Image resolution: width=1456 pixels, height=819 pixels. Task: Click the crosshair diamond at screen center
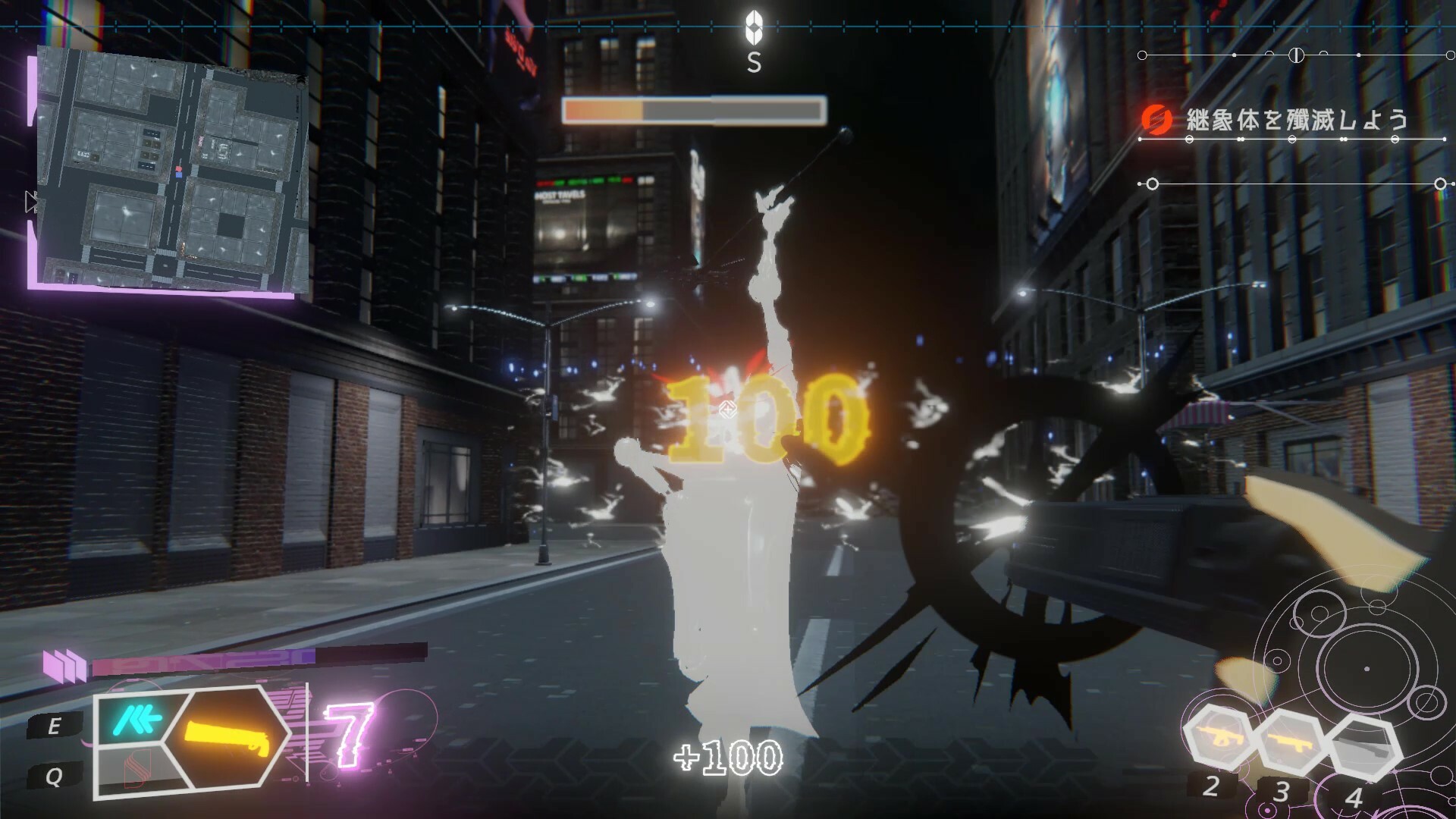(x=726, y=409)
